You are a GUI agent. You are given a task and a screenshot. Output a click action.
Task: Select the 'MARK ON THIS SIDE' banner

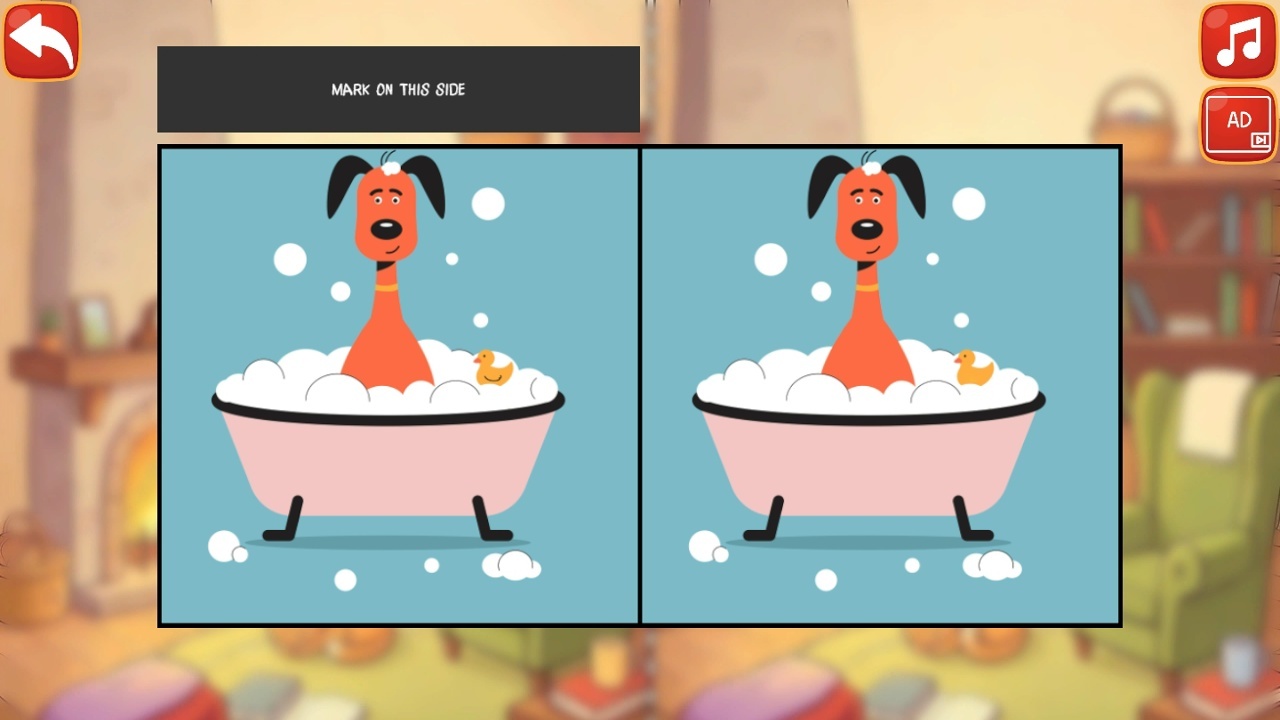(398, 89)
